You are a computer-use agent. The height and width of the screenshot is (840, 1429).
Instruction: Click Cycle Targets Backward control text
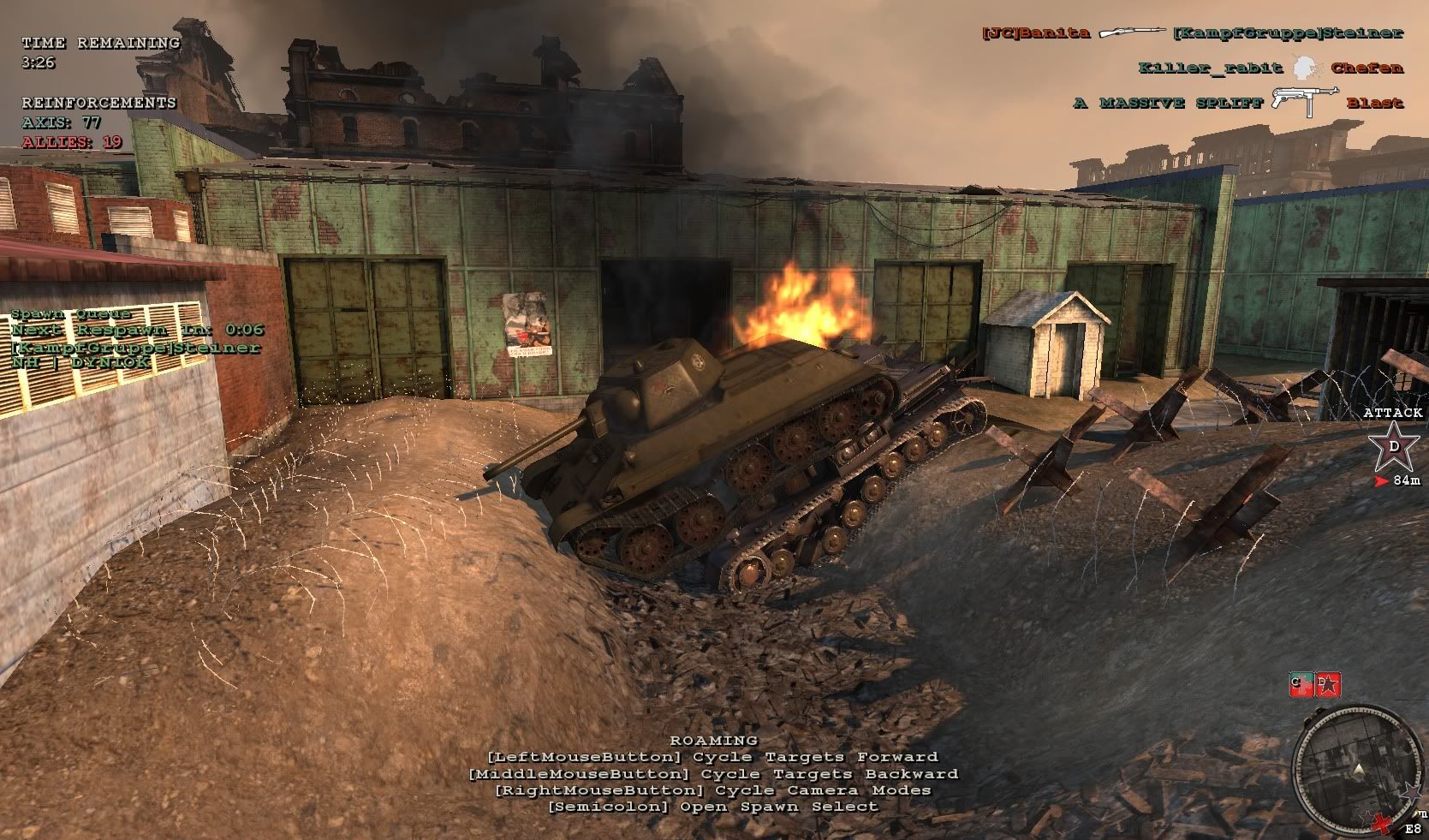pyautogui.click(x=714, y=772)
